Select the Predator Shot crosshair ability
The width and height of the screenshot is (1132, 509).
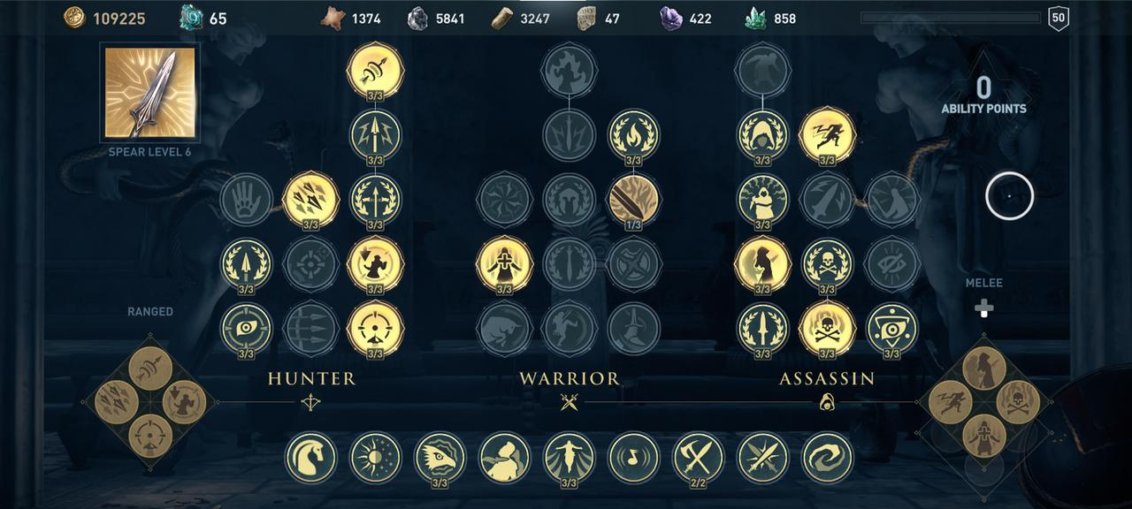click(375, 329)
